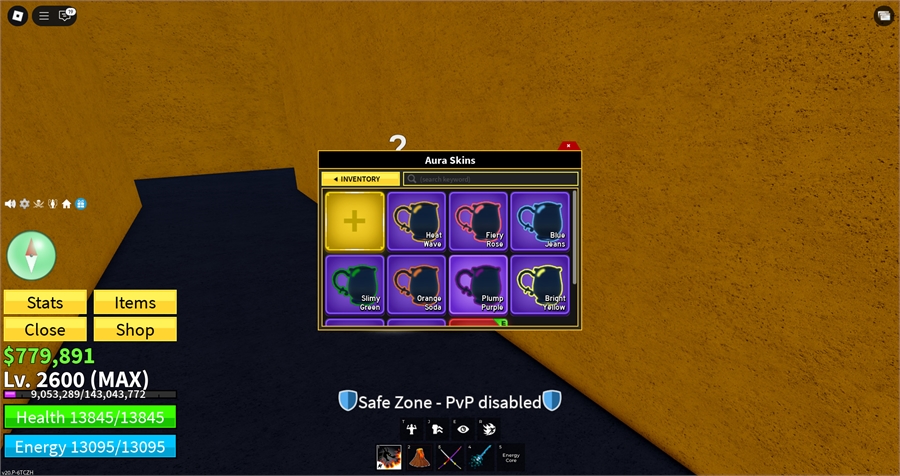Select the volcano hotbar slot
Screen dimensions: 900x476
click(x=419, y=457)
